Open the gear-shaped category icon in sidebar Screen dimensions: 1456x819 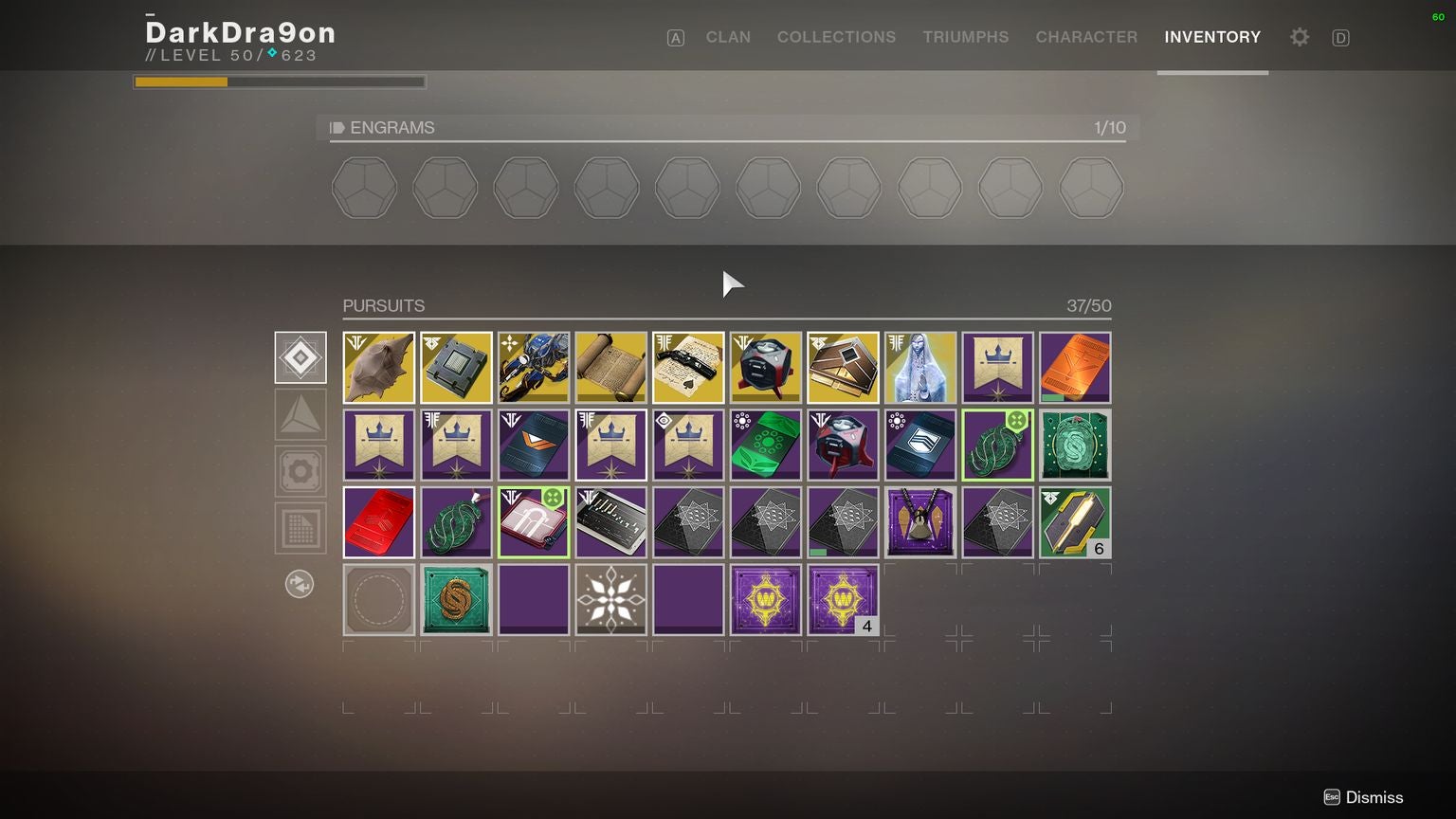coord(300,471)
